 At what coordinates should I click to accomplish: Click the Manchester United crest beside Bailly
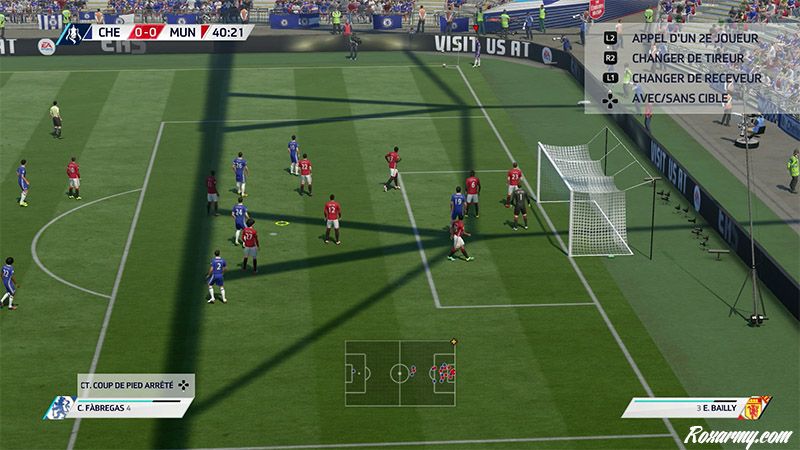pyautogui.click(x=759, y=407)
